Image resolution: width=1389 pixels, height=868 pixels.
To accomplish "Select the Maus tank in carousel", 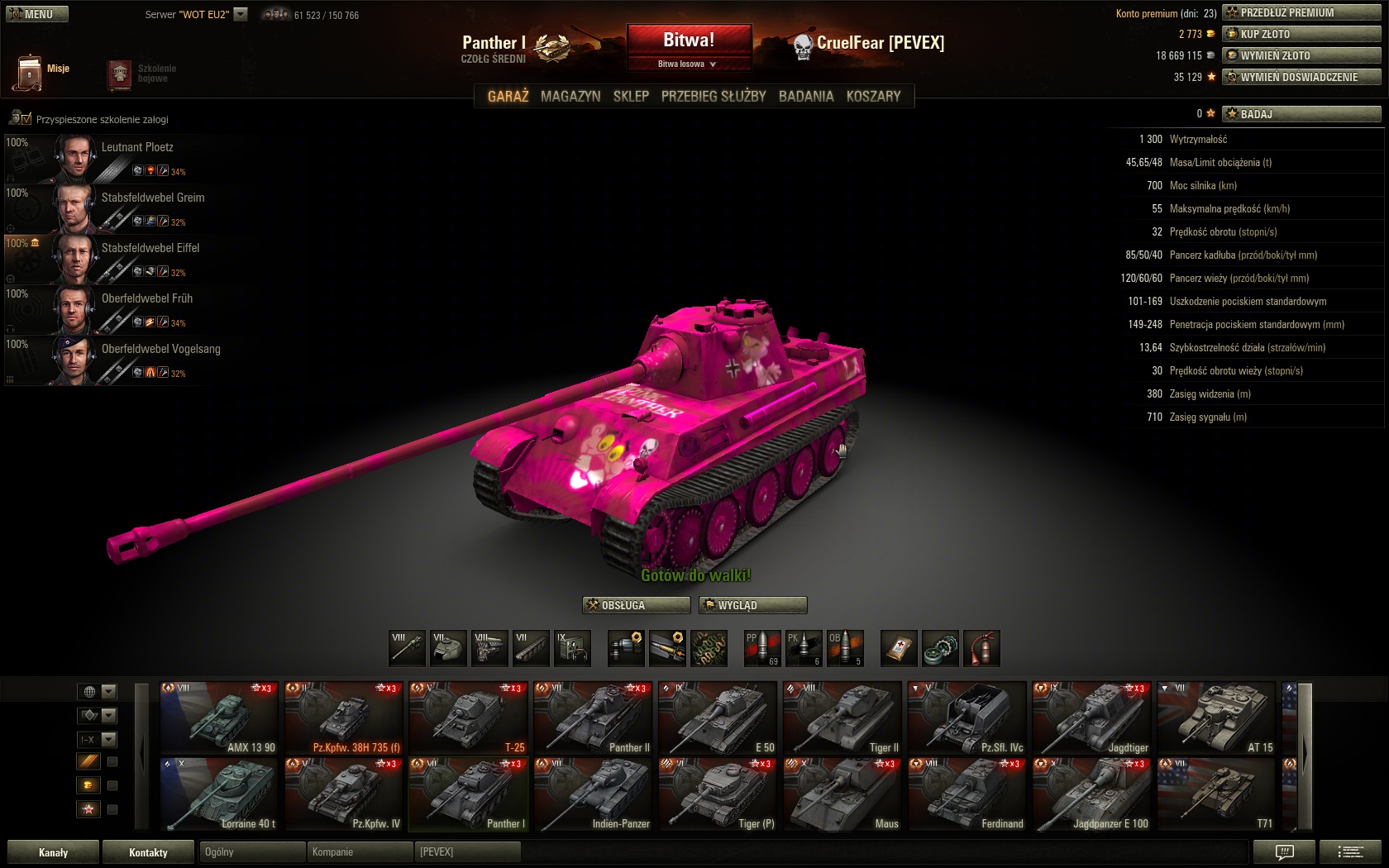I will (x=842, y=794).
